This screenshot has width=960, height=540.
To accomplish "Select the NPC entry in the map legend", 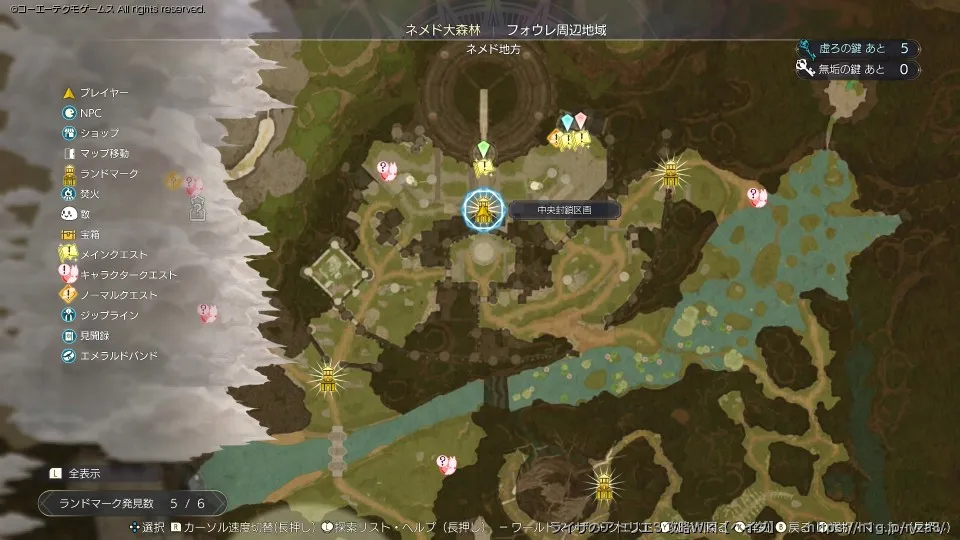I will tap(90, 113).
